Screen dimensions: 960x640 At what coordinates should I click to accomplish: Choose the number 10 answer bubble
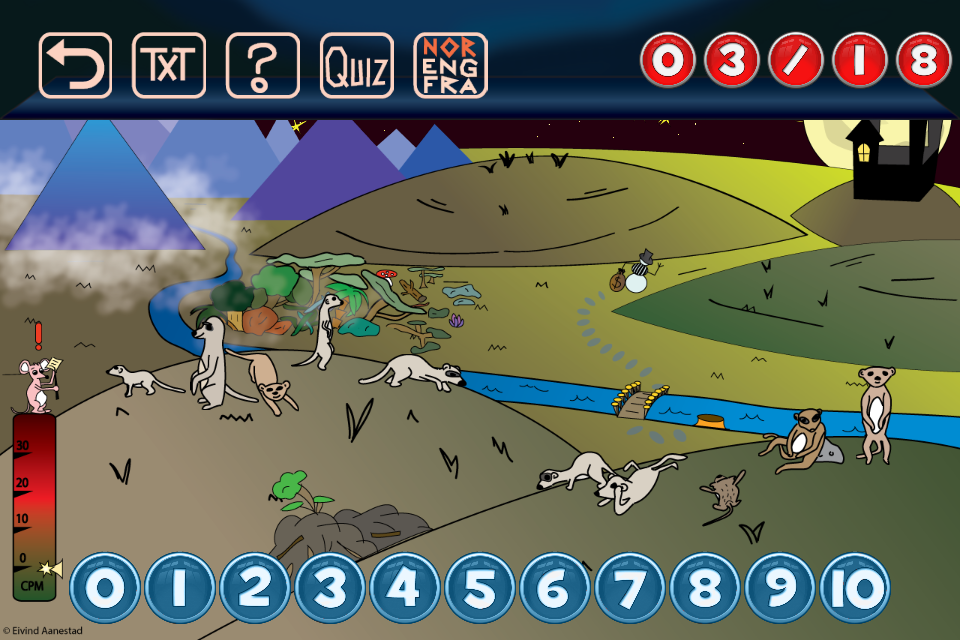pos(855,588)
